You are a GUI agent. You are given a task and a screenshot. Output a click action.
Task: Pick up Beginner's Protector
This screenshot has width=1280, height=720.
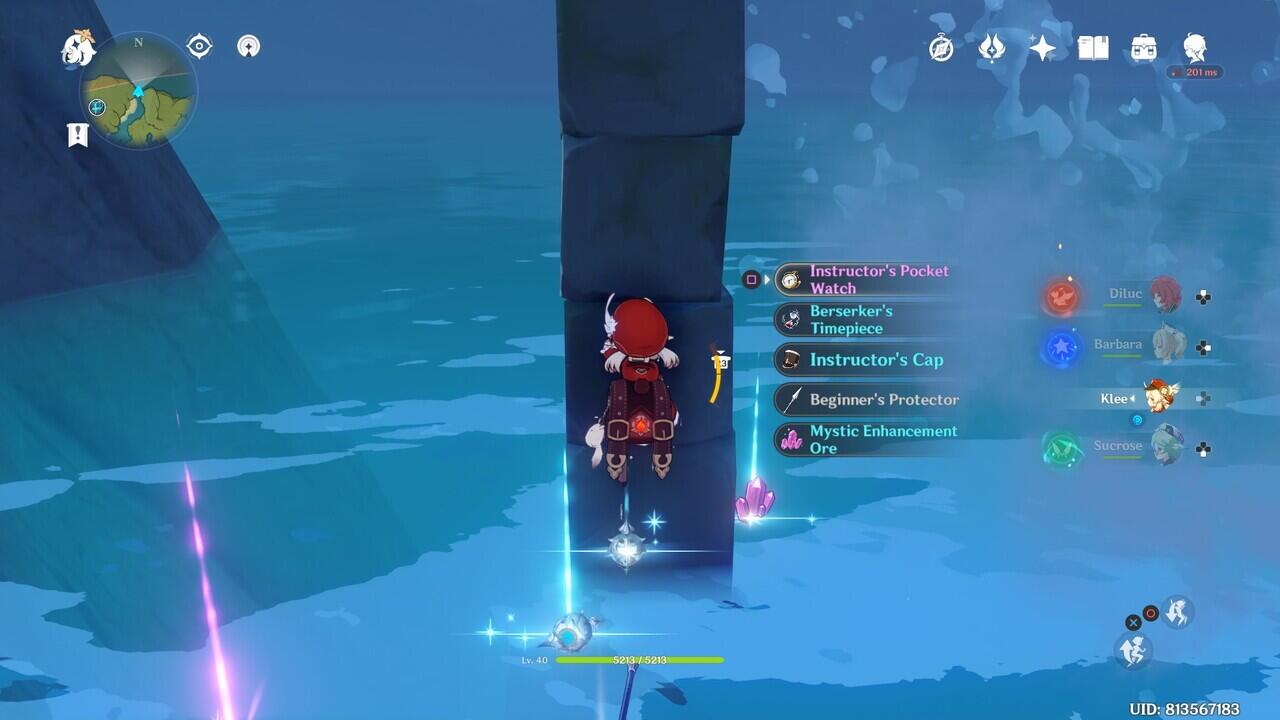point(866,400)
